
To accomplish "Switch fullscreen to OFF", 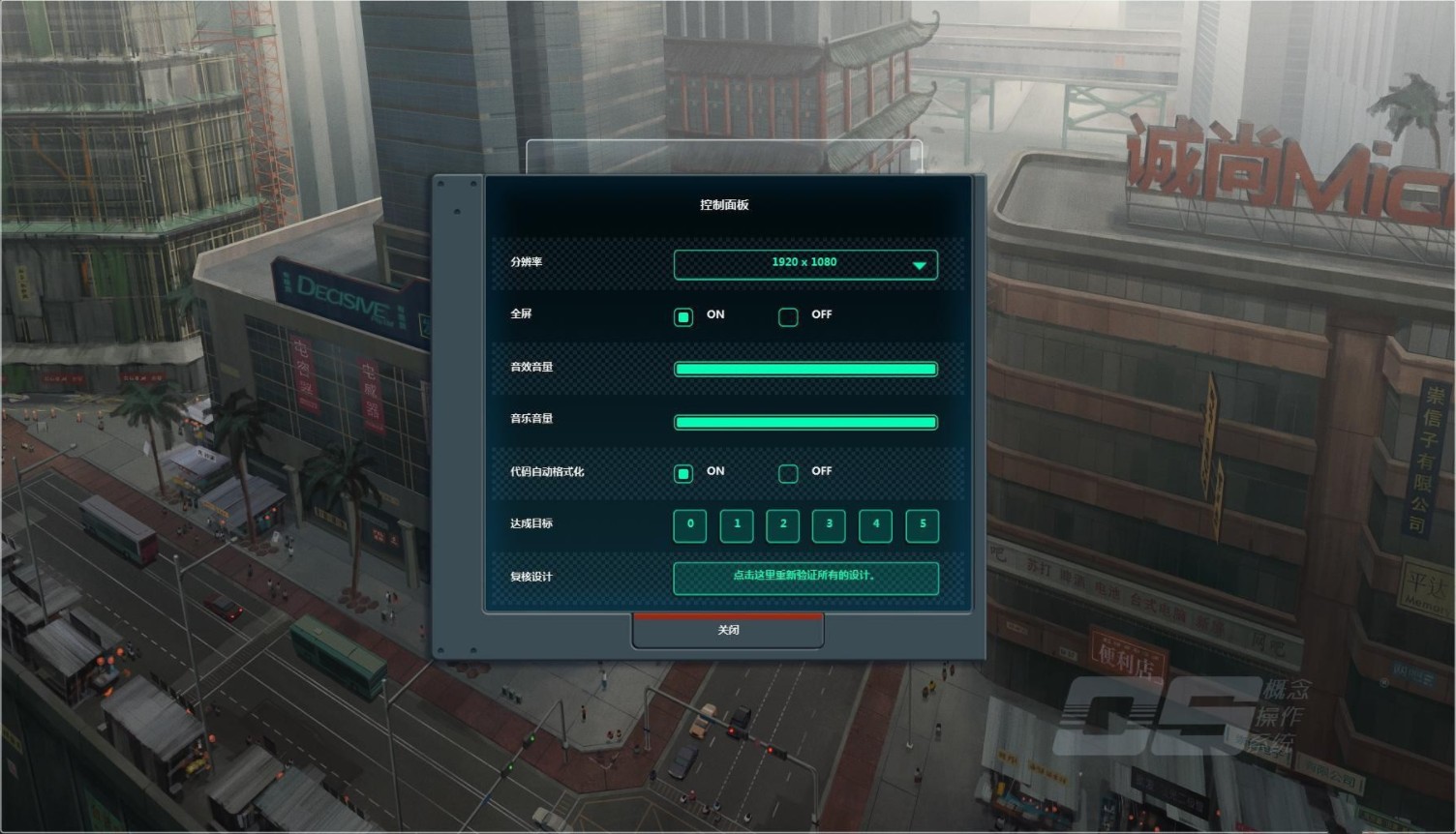I will (x=788, y=317).
